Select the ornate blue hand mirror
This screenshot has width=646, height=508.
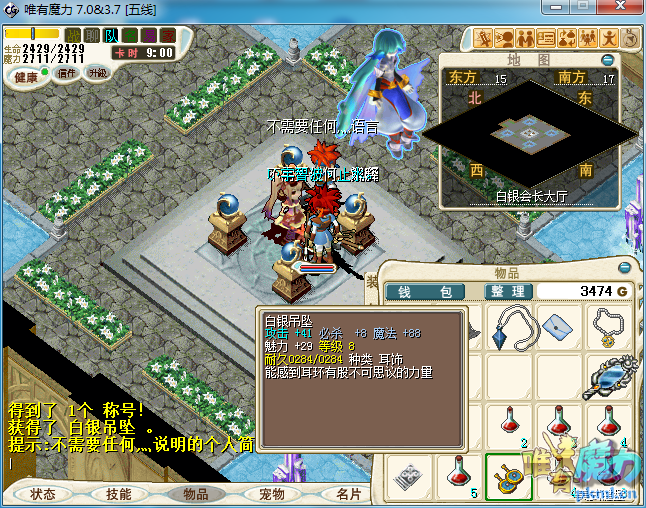point(605,377)
